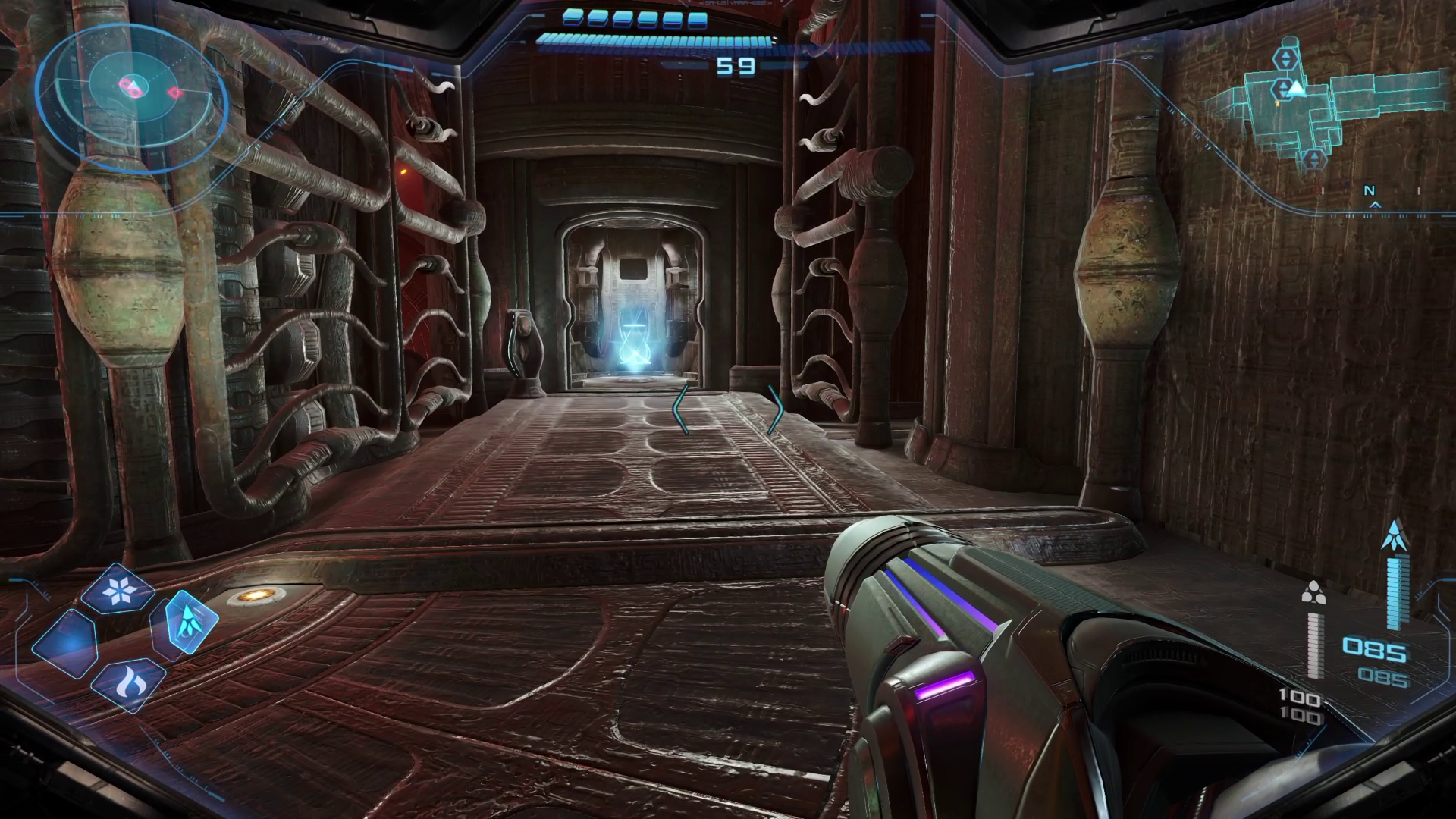
Task: Pick the blank glowing weapon slot
Action: tap(66, 644)
